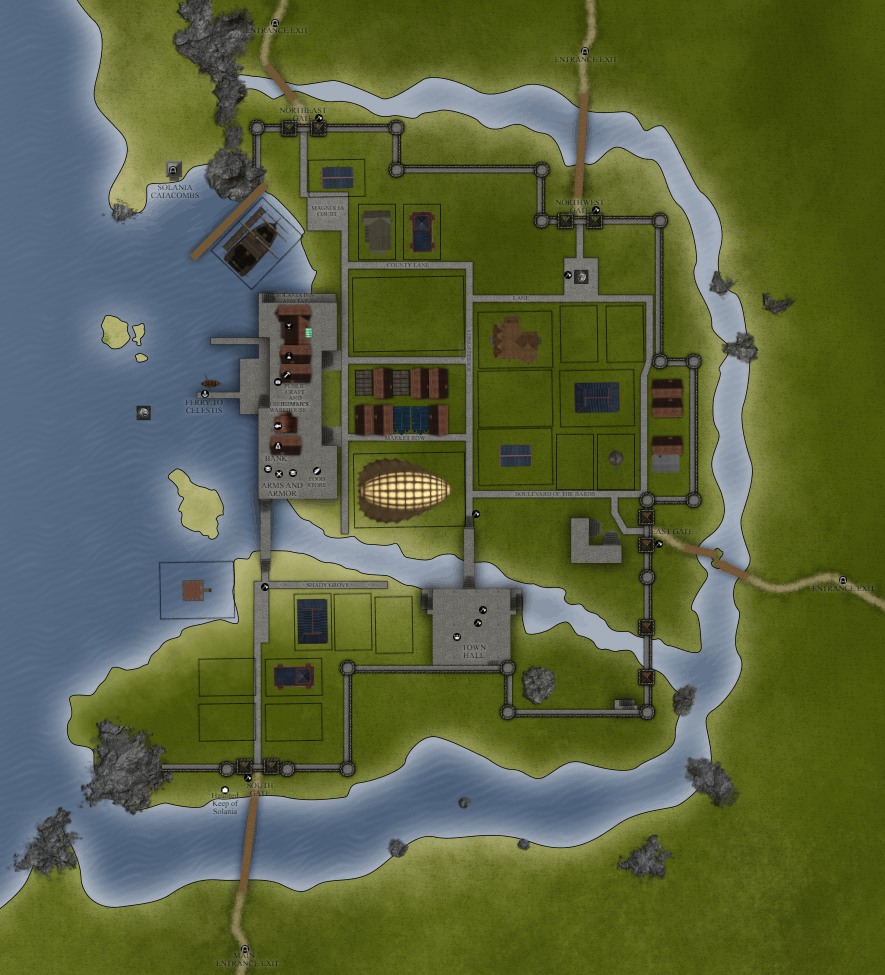Choose the East Gate marker

pyautogui.click(x=657, y=545)
